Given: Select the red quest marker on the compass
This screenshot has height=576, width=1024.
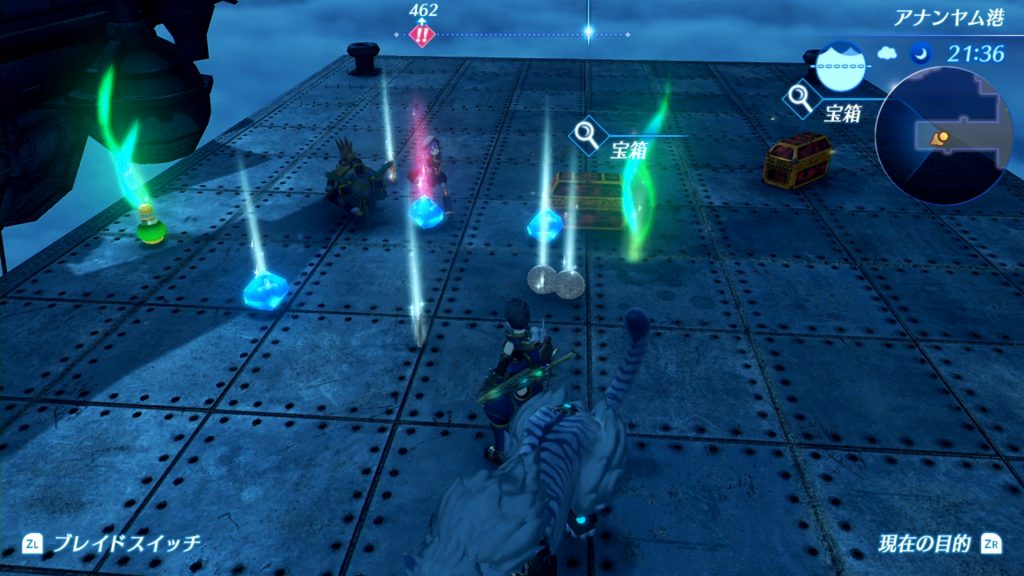Looking at the screenshot, I should coord(423,35).
